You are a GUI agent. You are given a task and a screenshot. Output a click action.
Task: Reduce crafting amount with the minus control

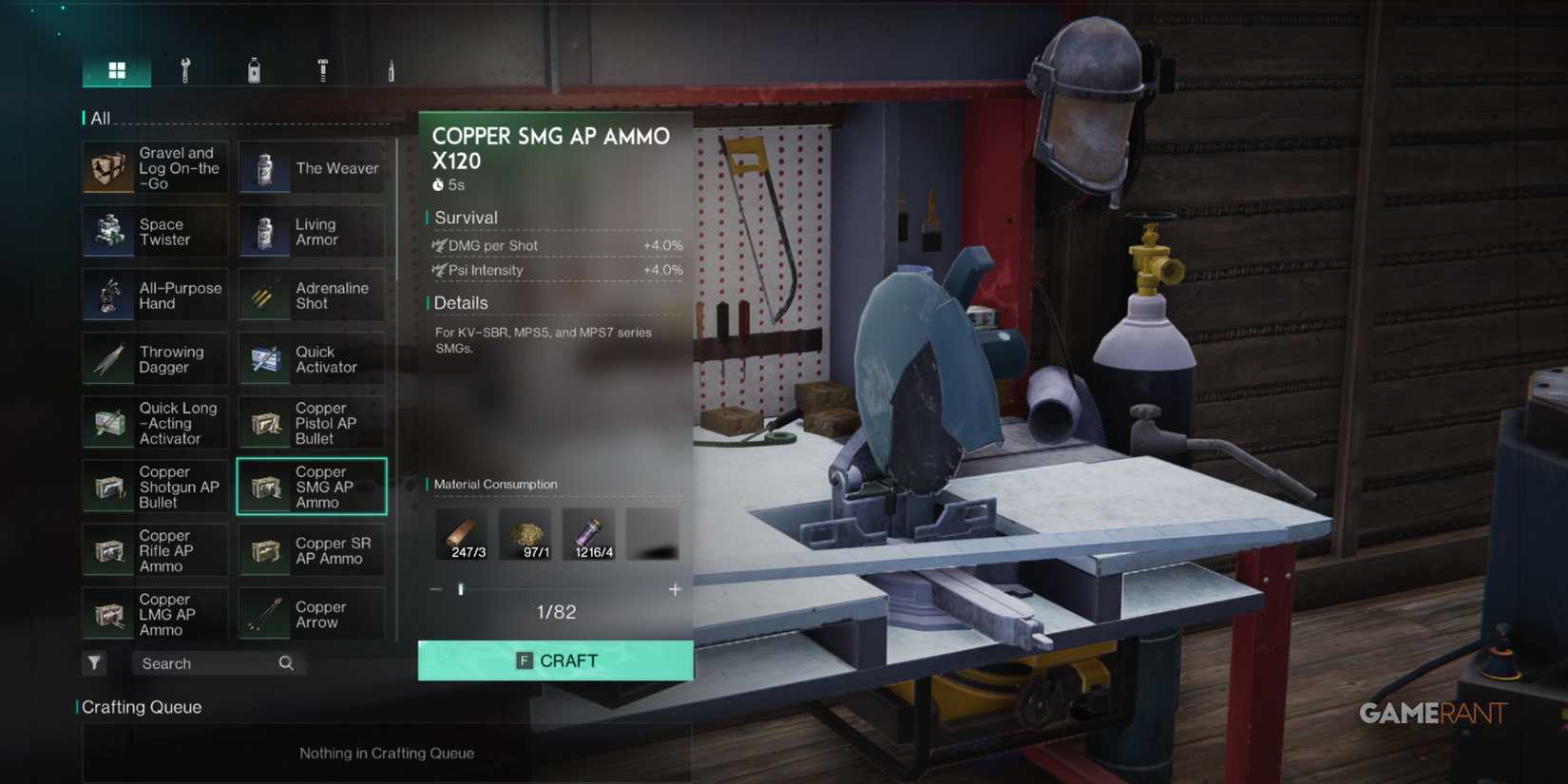(435, 589)
